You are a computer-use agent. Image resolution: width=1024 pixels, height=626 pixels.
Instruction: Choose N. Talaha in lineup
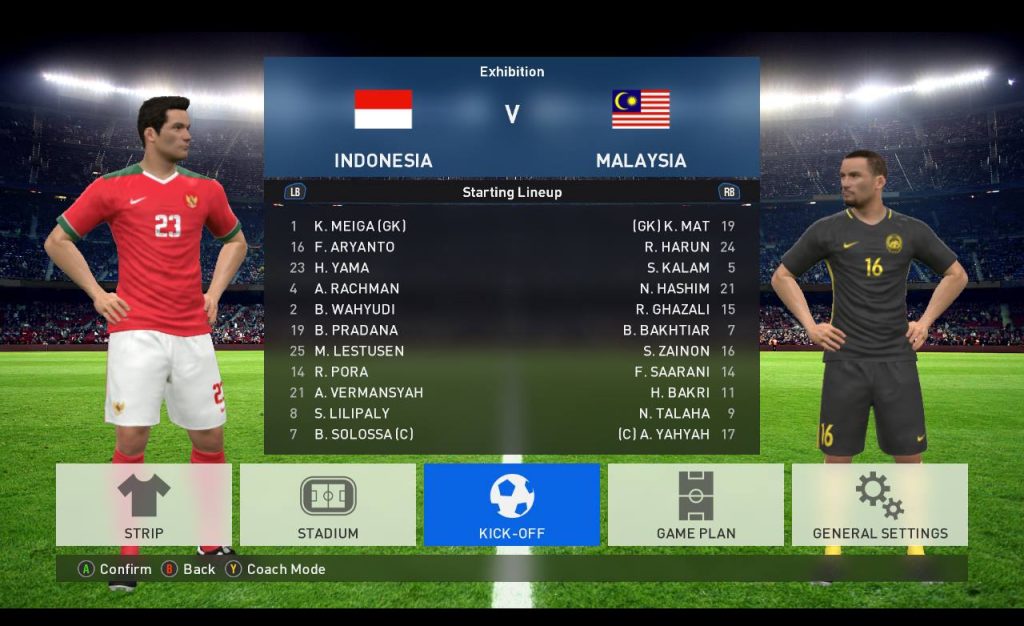(674, 413)
